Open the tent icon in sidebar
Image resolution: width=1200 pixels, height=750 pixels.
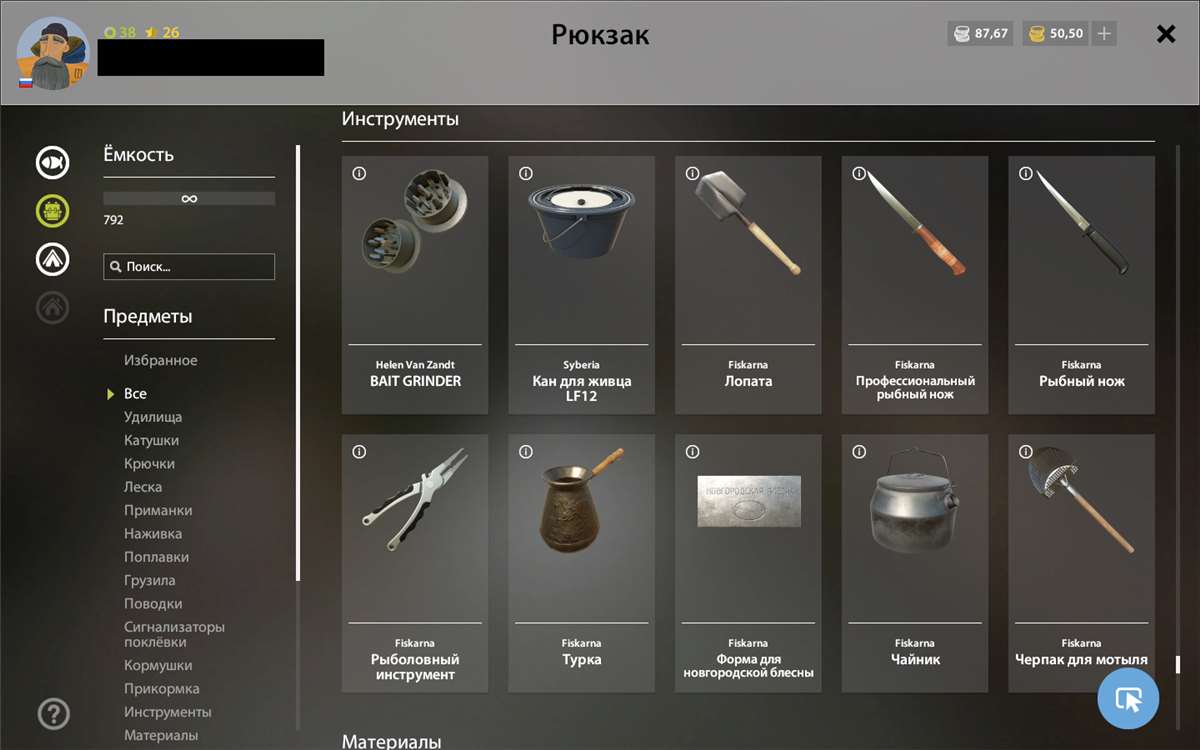click(53, 259)
